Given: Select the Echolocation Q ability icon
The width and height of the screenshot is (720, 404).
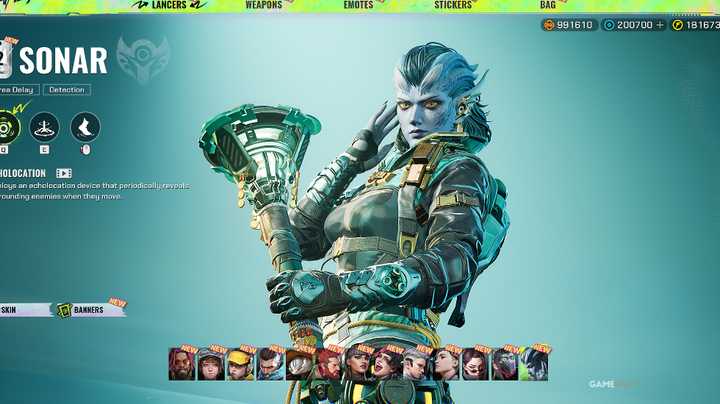Looking at the screenshot, I should [10, 127].
